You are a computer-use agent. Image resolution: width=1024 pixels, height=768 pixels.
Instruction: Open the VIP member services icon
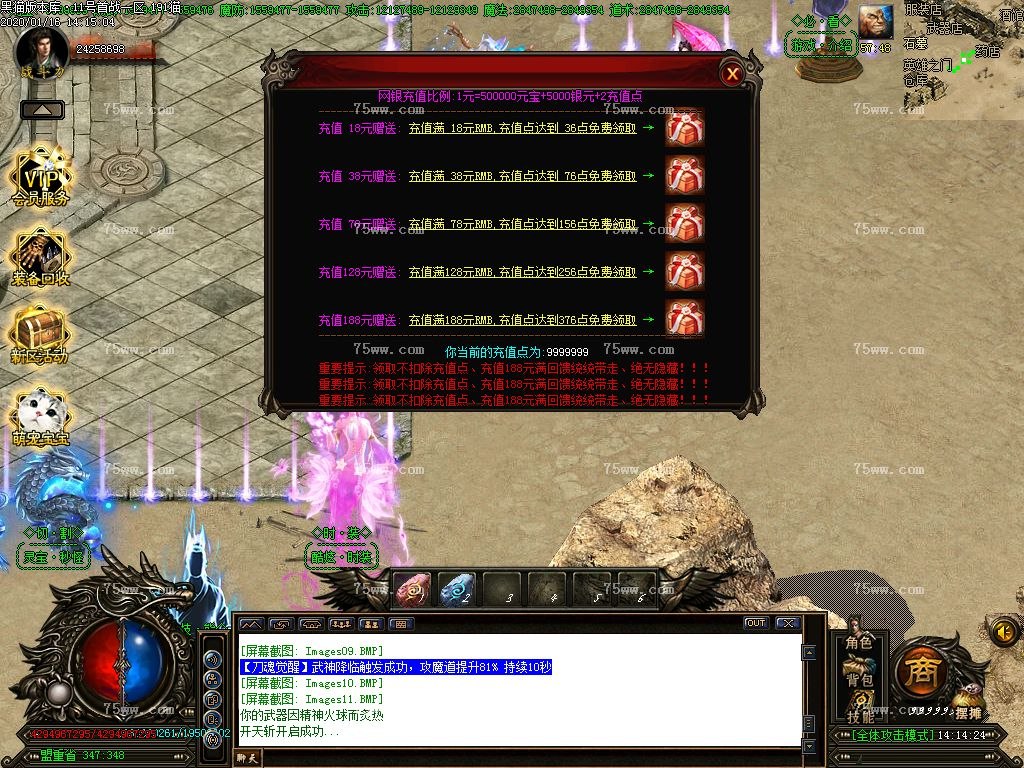pos(40,177)
